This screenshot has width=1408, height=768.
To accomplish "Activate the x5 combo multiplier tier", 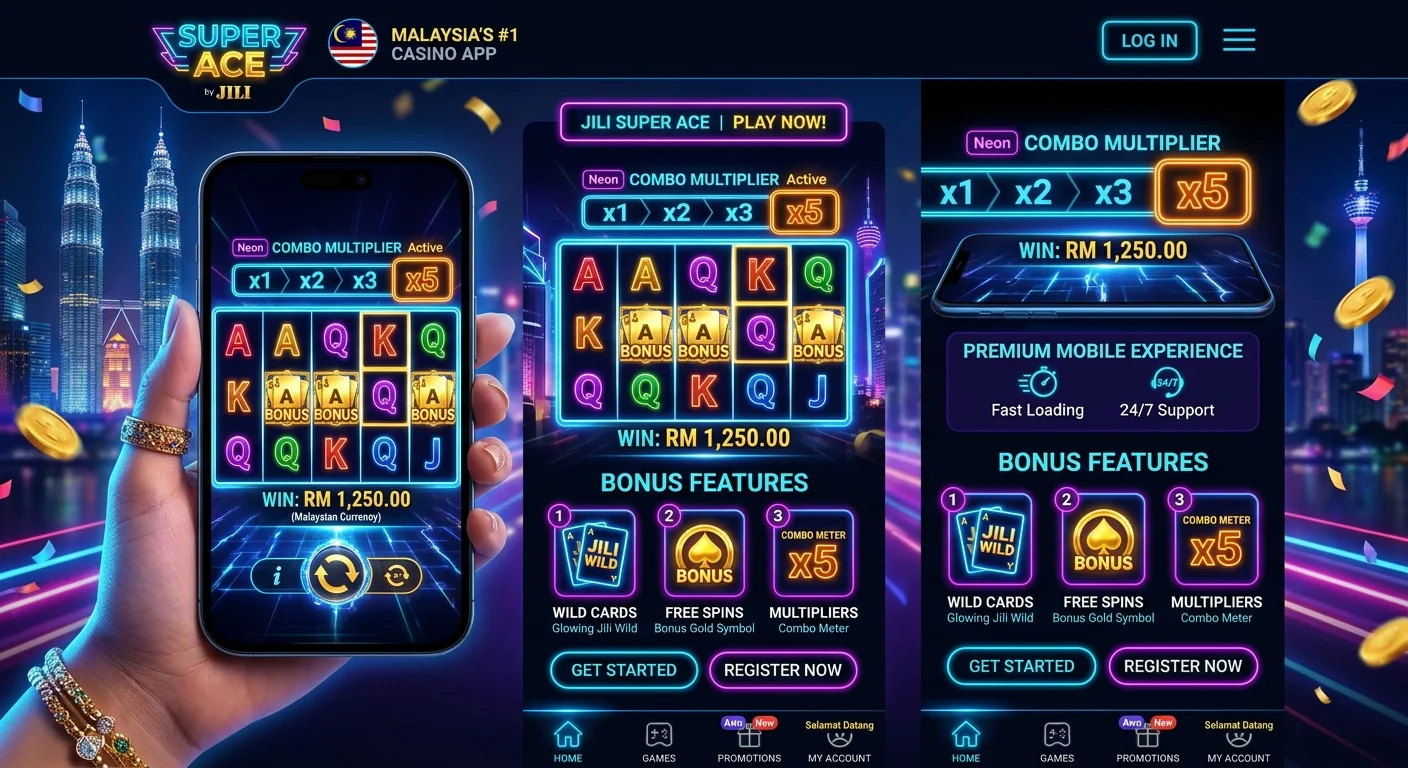I will click(805, 212).
